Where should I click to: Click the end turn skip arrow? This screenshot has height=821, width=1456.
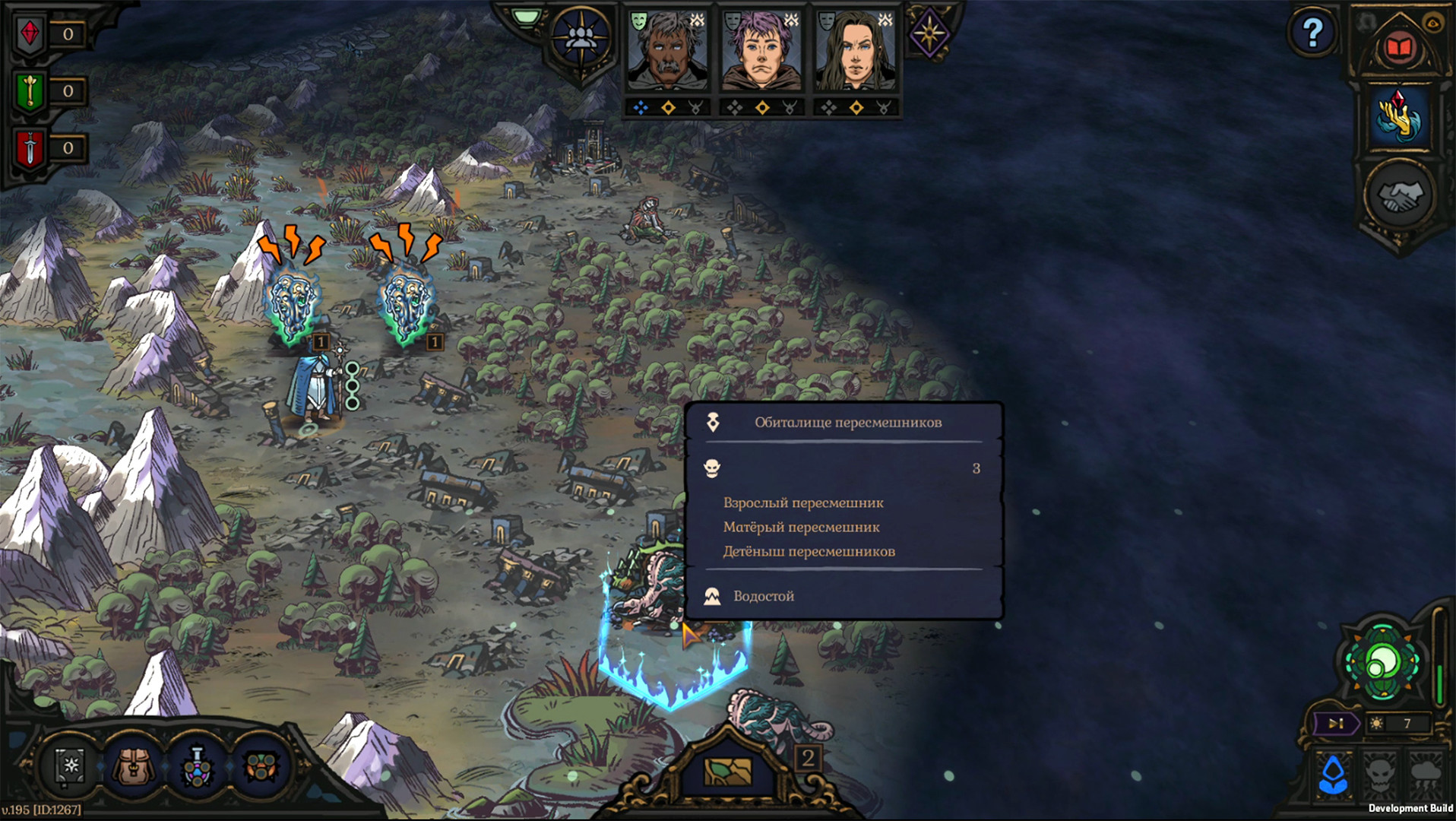point(1335,723)
